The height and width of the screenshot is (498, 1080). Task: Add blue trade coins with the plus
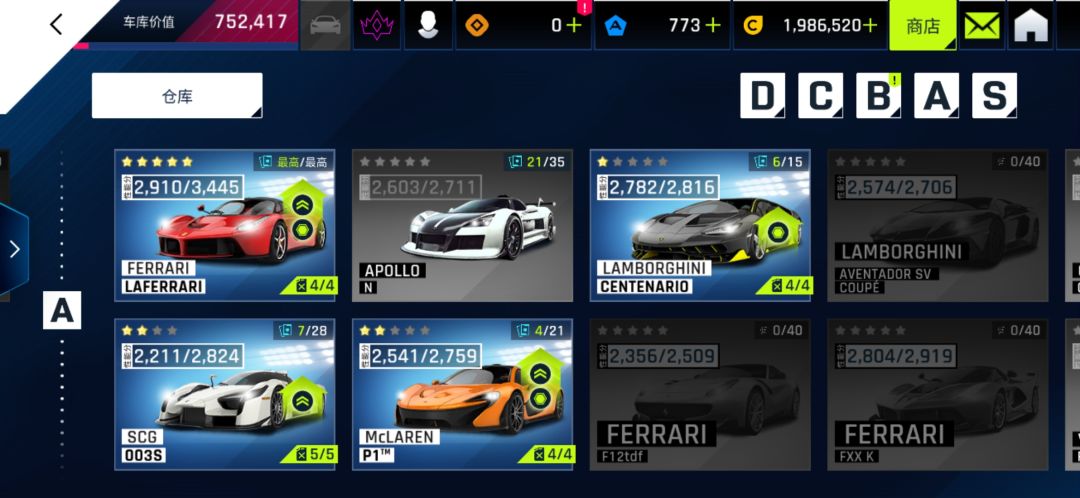pyautogui.click(x=712, y=26)
